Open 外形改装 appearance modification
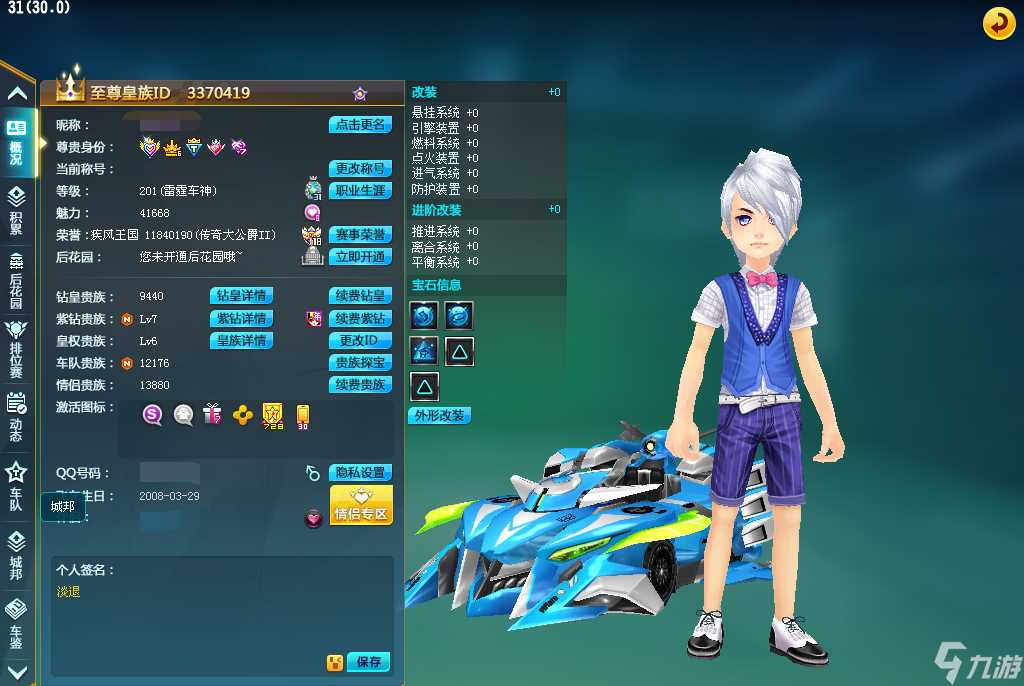 point(440,416)
